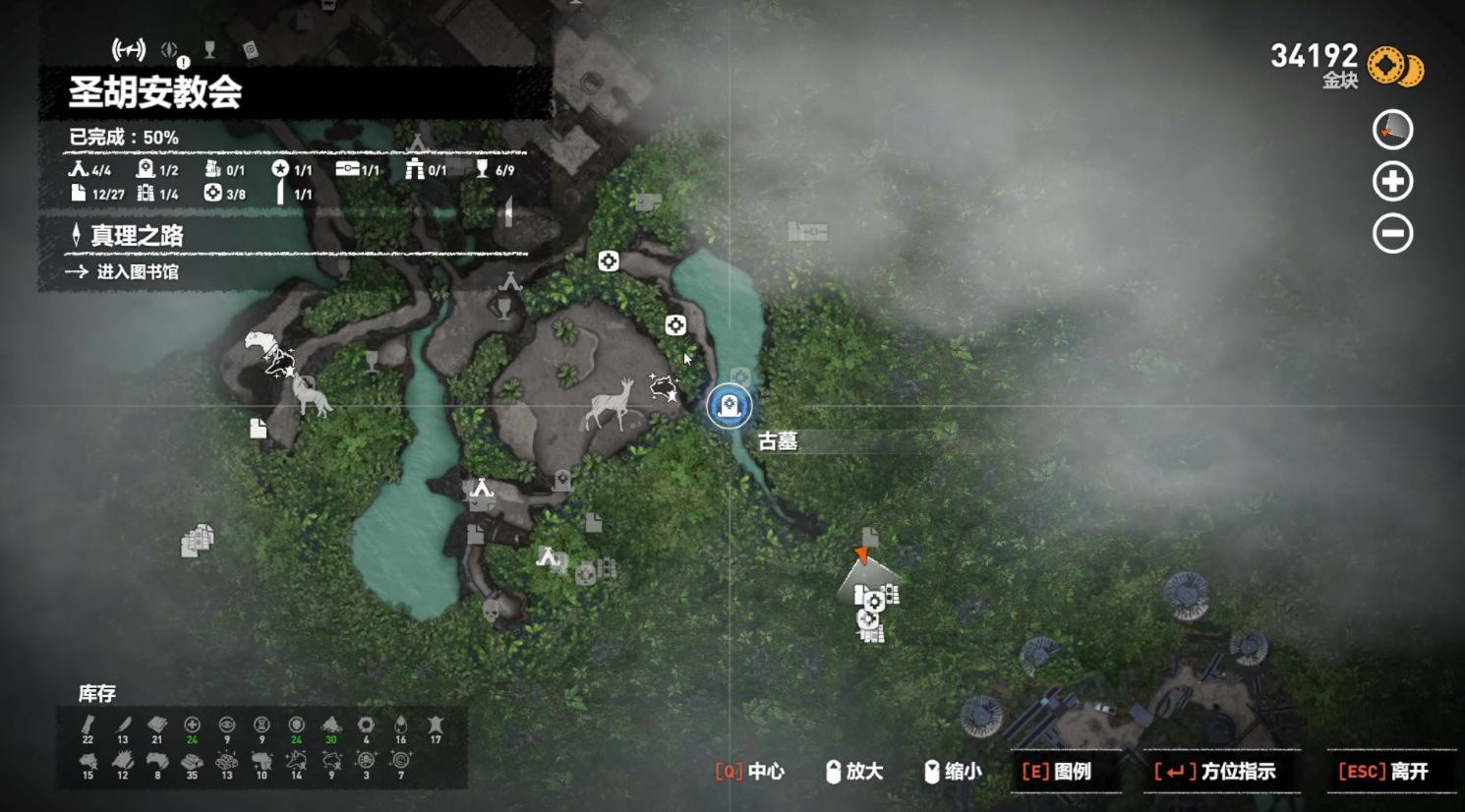Center the map with 中心
Screen dimensions: 1465x812
(750, 772)
